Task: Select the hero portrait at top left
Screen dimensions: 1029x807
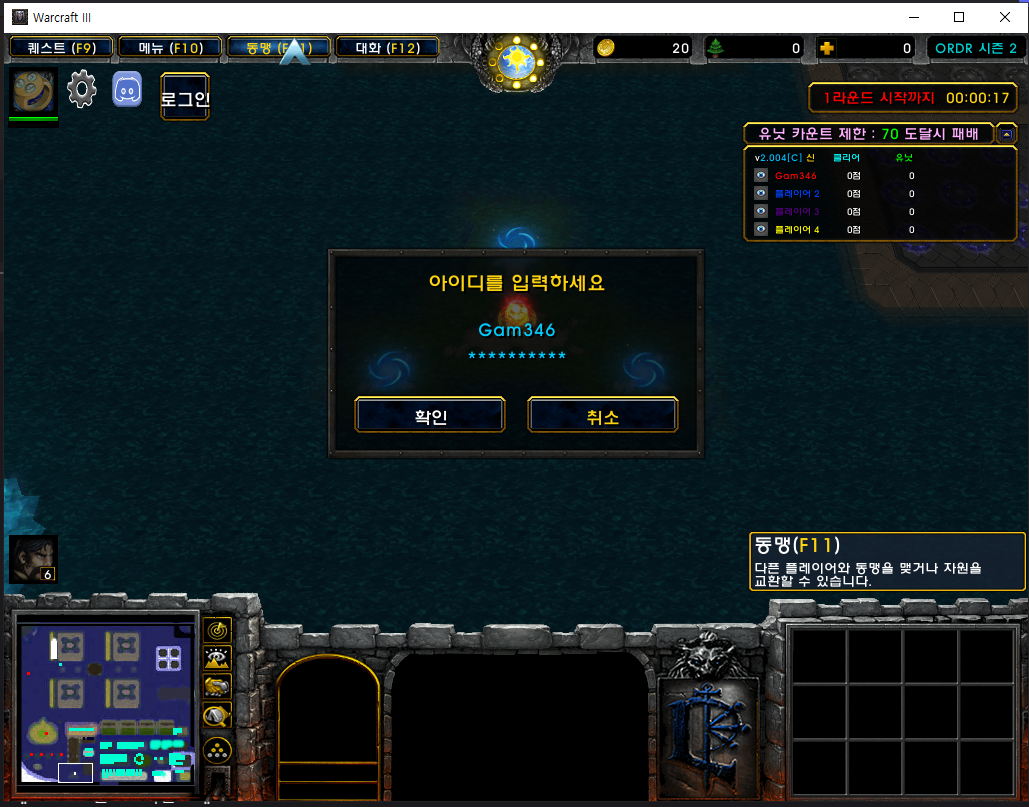Action: tap(33, 92)
